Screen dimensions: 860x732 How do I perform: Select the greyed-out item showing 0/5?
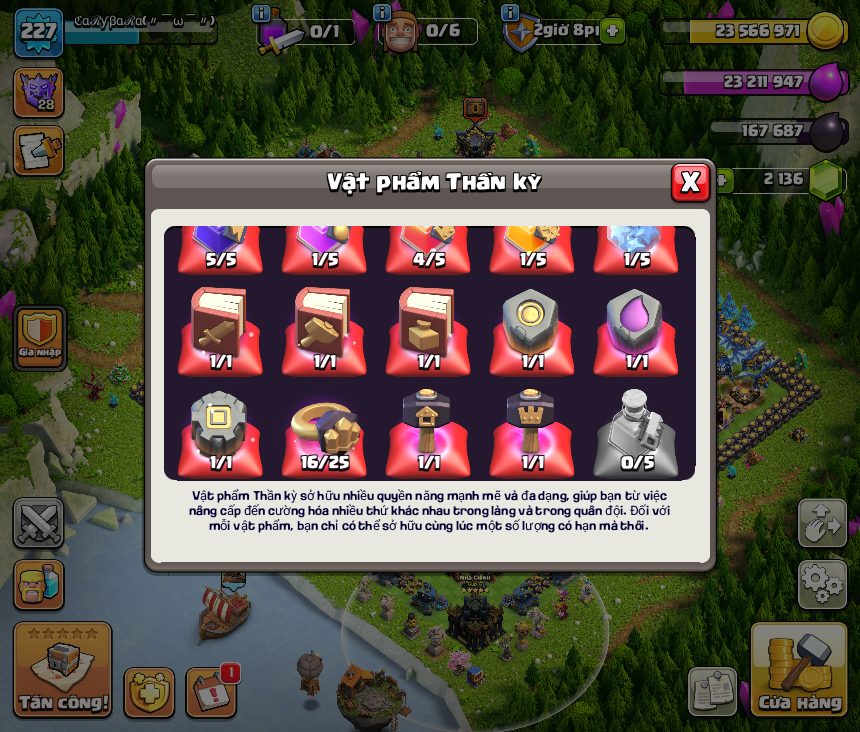(635, 428)
